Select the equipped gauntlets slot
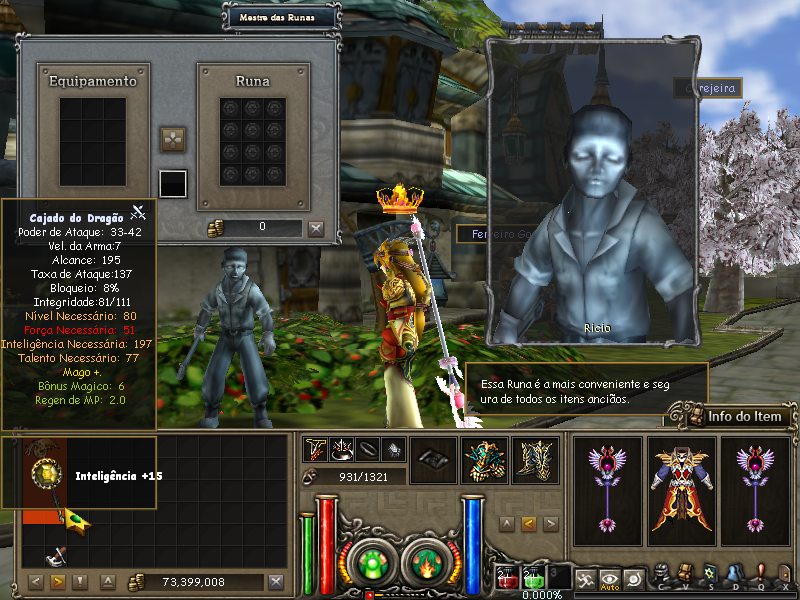This screenshot has height=600, width=800. pyautogui.click(x=484, y=460)
